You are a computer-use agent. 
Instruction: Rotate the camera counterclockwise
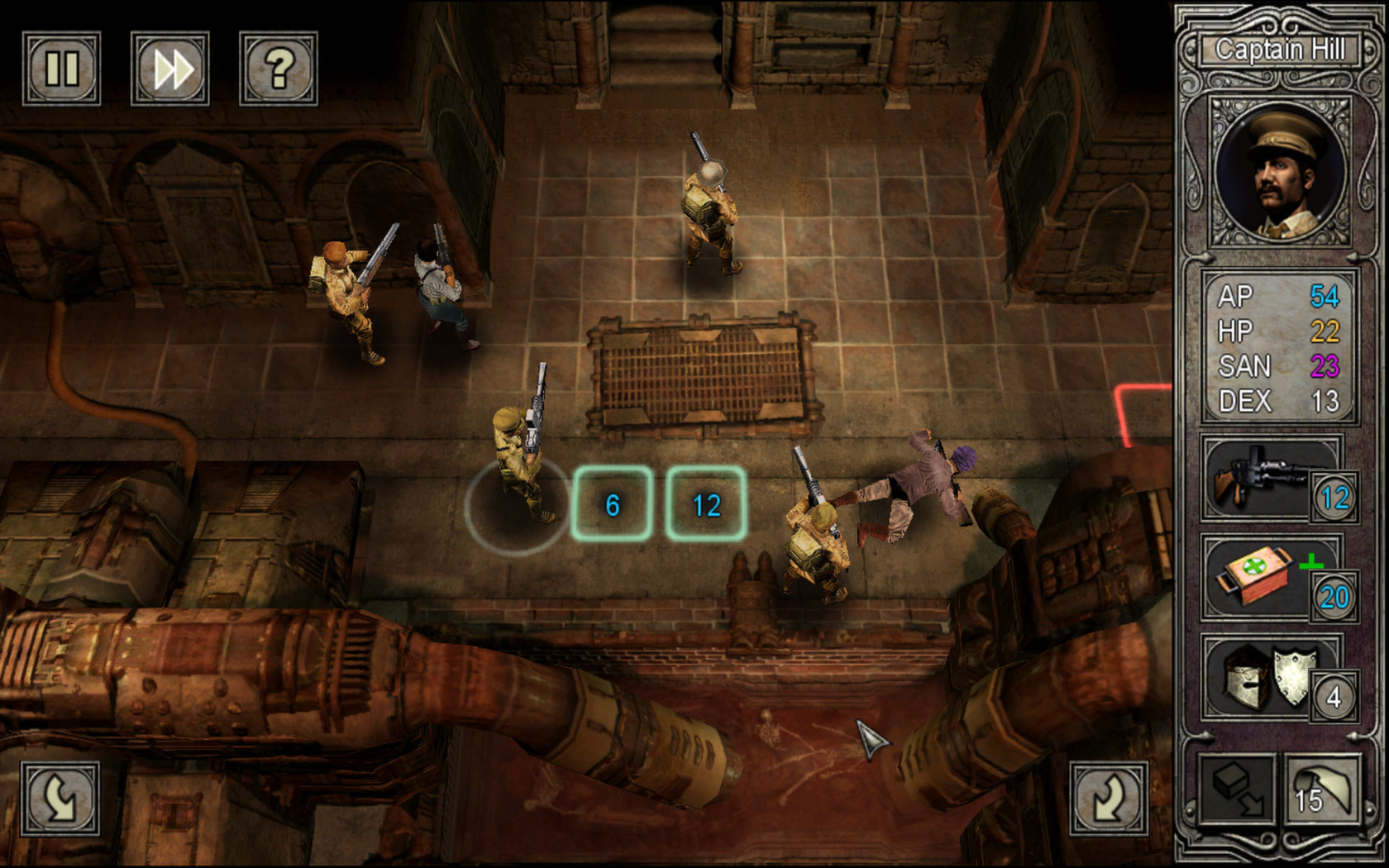pyautogui.click(x=60, y=798)
